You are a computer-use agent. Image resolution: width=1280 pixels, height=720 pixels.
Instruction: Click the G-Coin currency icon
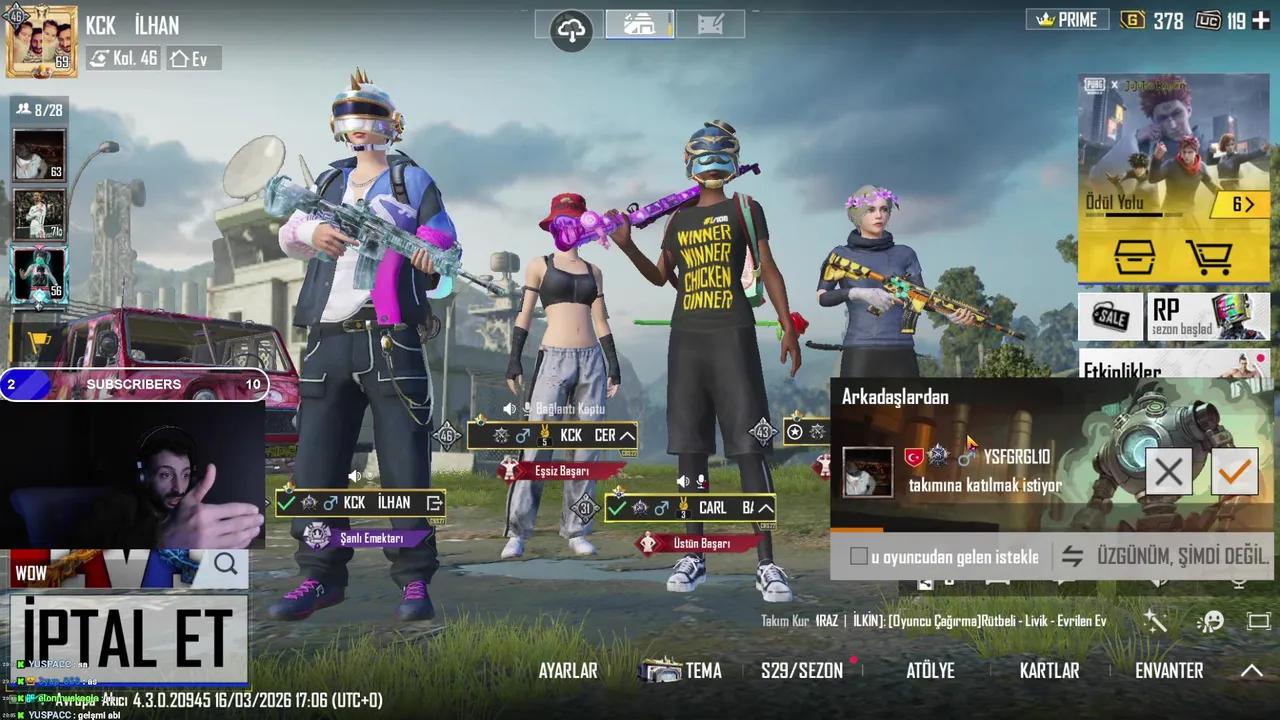click(x=1134, y=19)
